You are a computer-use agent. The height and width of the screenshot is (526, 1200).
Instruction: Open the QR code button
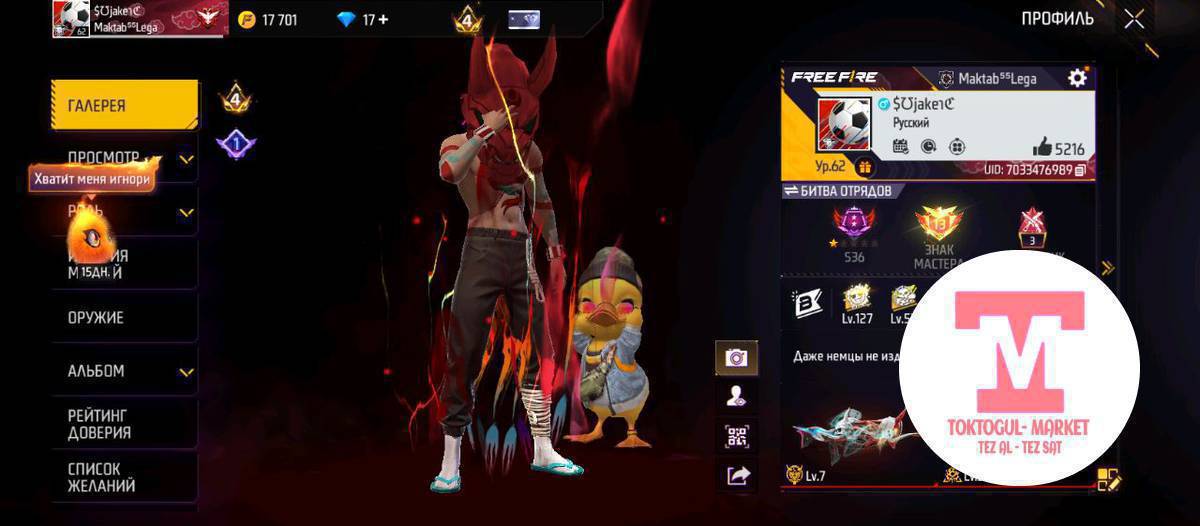[736, 436]
